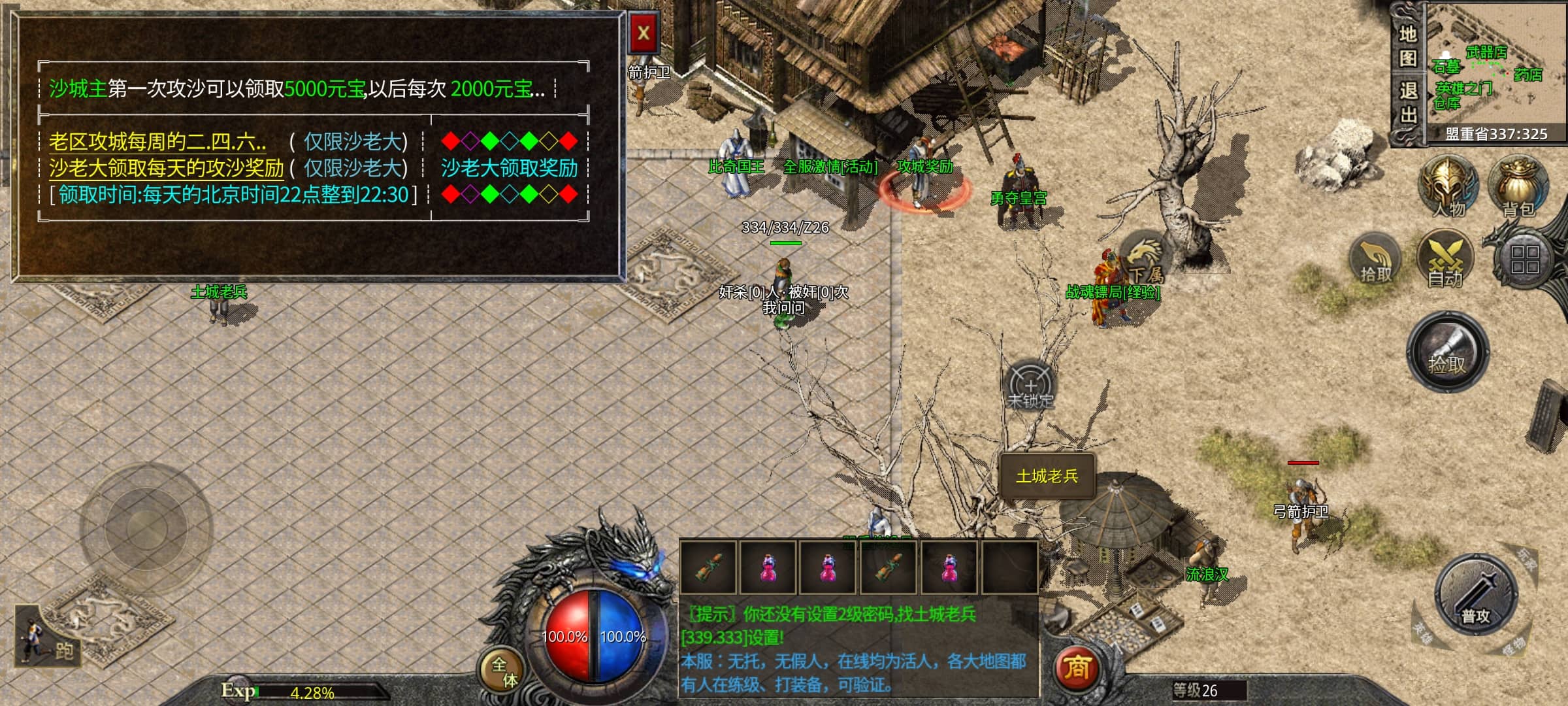The image size is (1568, 706).
Task: Open the red 商 shop button
Action: pos(1077,668)
